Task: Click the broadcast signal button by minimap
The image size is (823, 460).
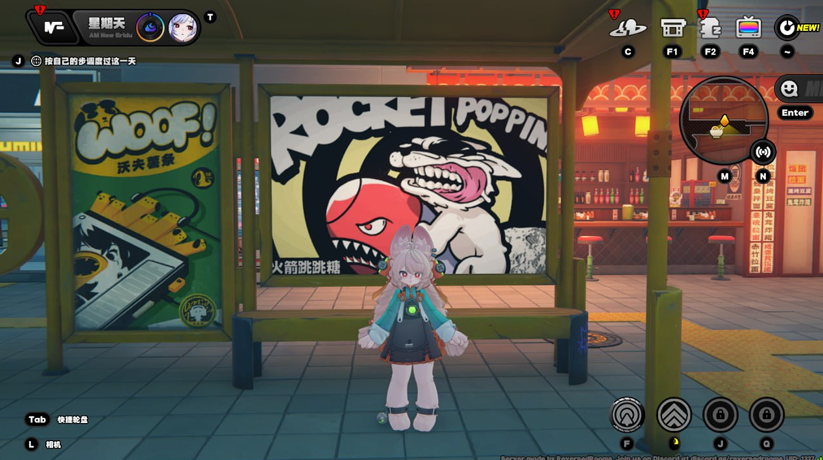Action: [x=763, y=152]
